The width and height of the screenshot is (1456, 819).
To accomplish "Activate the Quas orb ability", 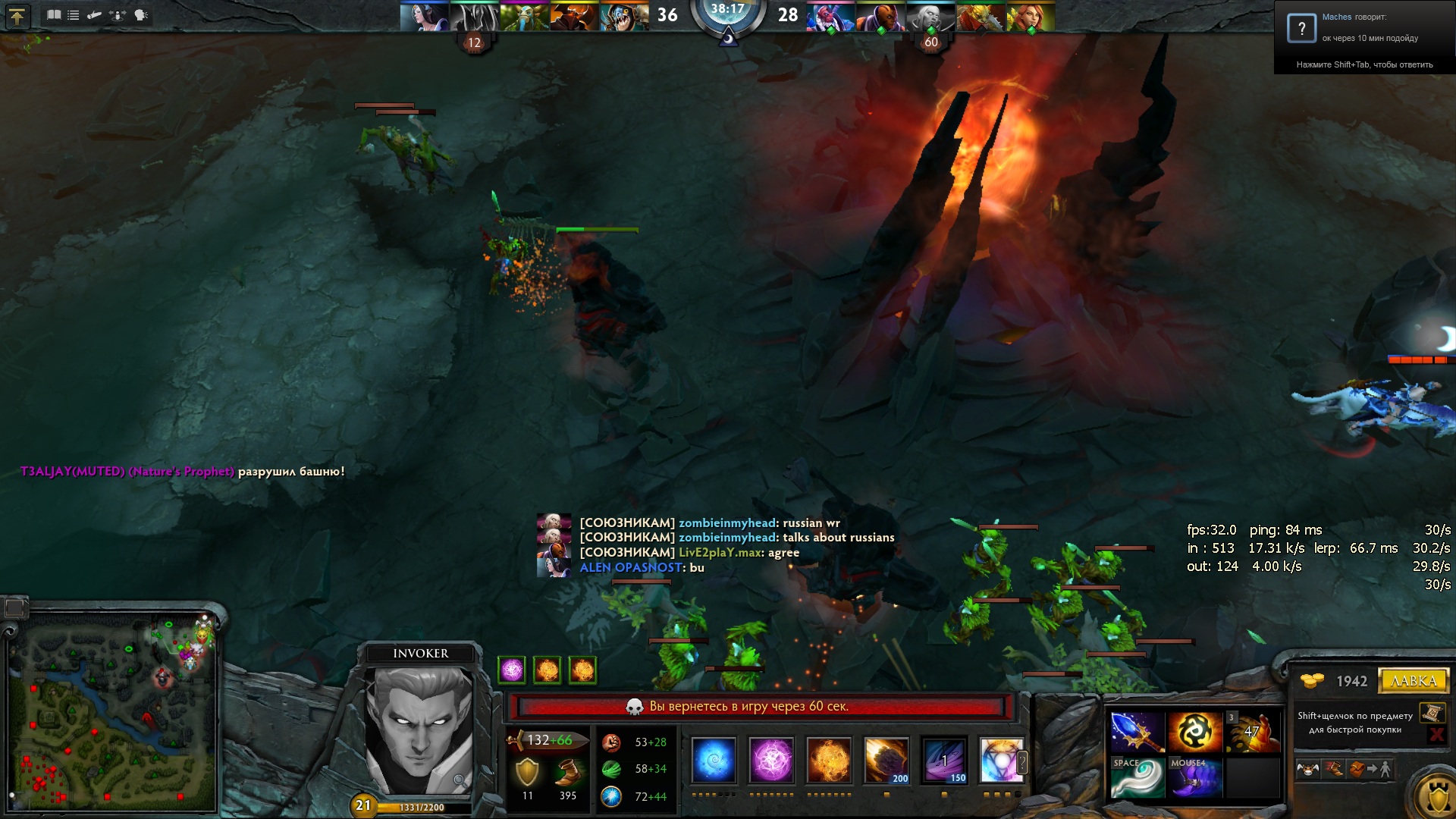I will pos(714,760).
